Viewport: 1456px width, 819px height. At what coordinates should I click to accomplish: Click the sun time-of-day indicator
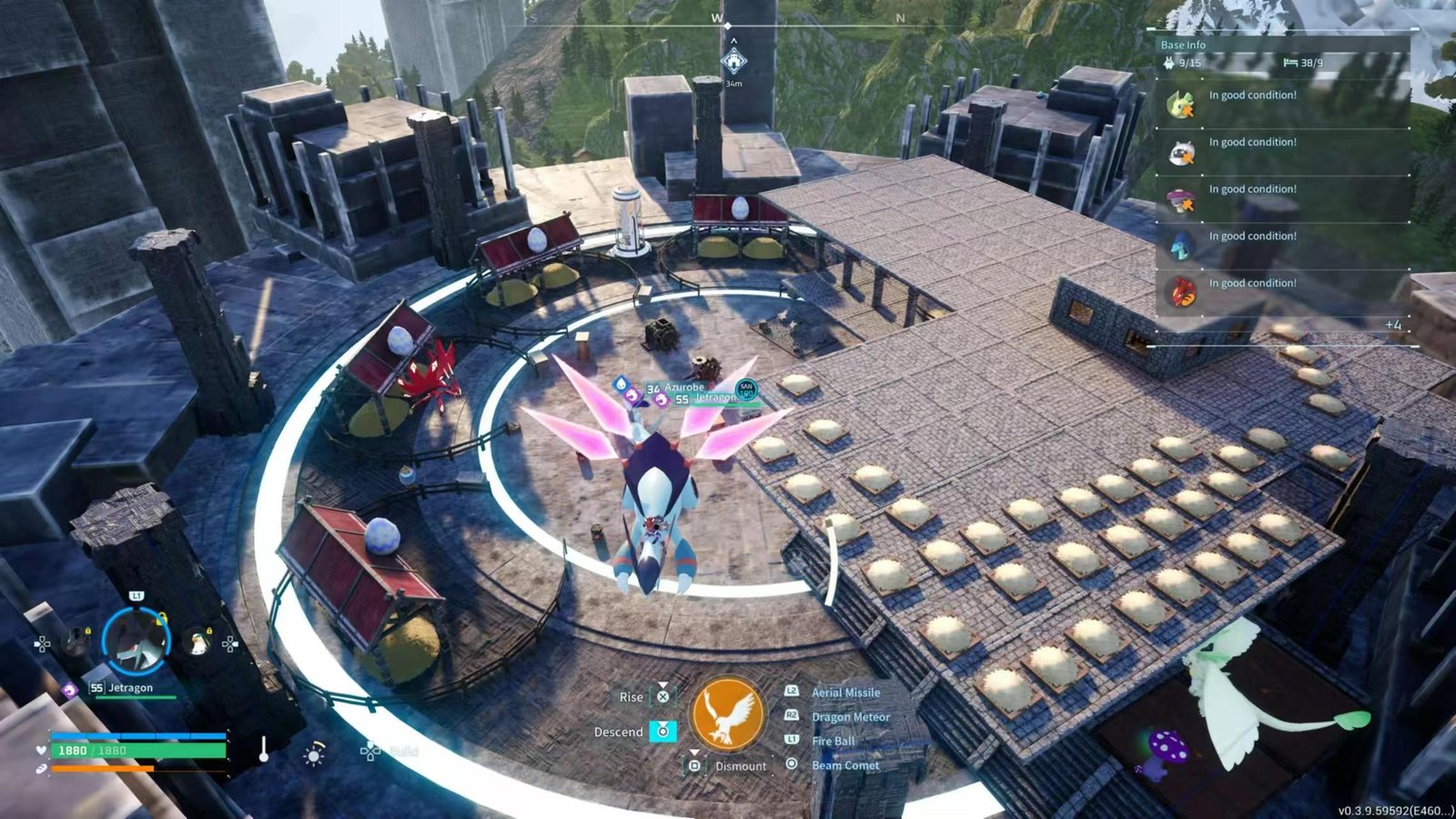(314, 754)
